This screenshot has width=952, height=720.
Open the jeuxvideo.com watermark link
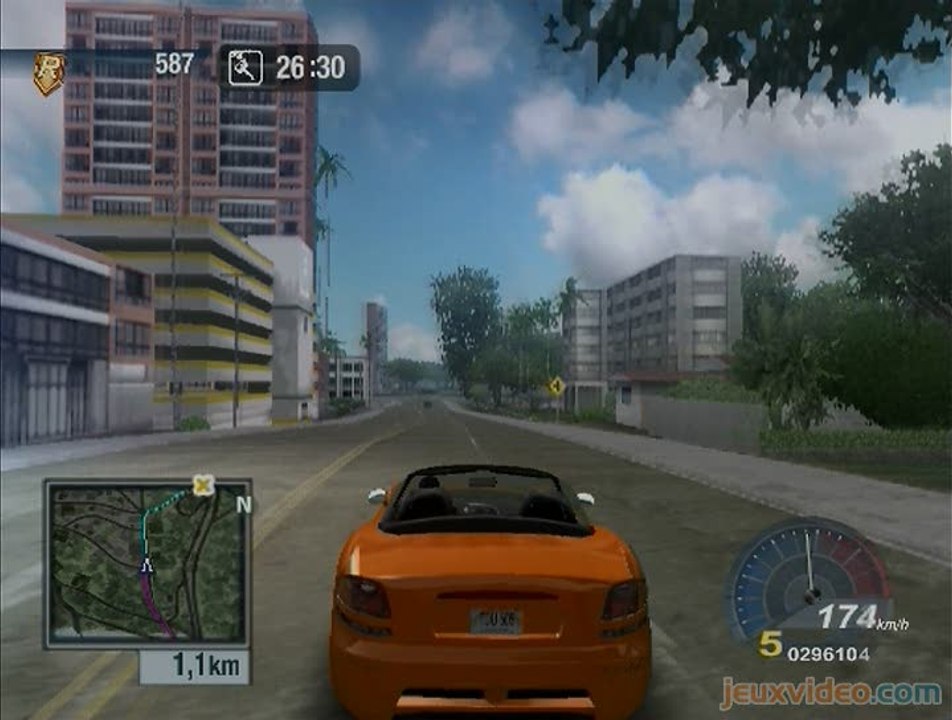[x=832, y=692]
